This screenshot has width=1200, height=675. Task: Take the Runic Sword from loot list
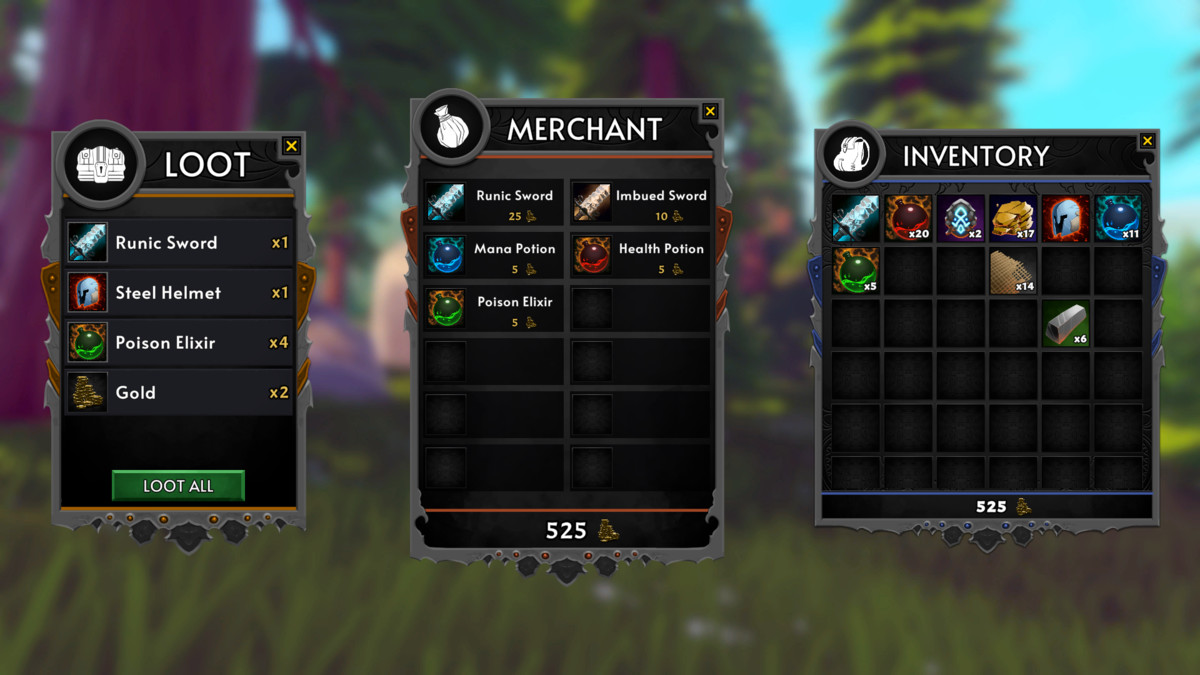(179, 243)
